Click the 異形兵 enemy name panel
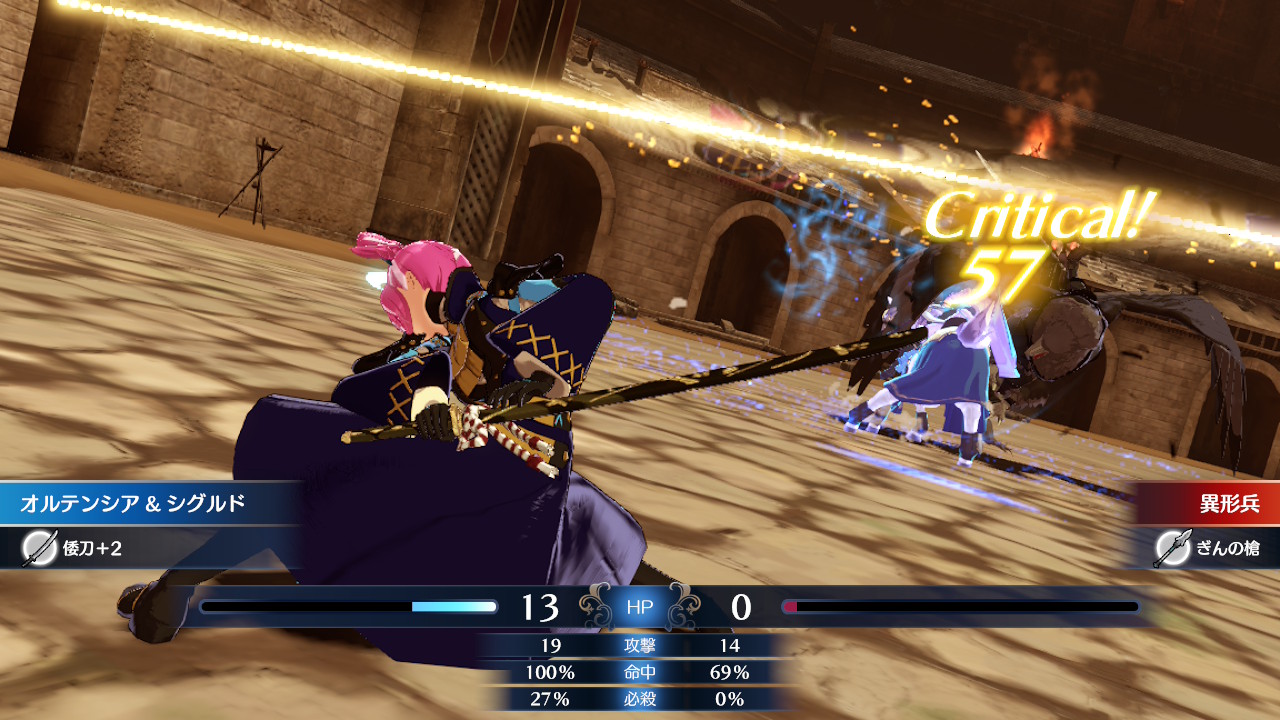The height and width of the screenshot is (720, 1280). [1212, 503]
